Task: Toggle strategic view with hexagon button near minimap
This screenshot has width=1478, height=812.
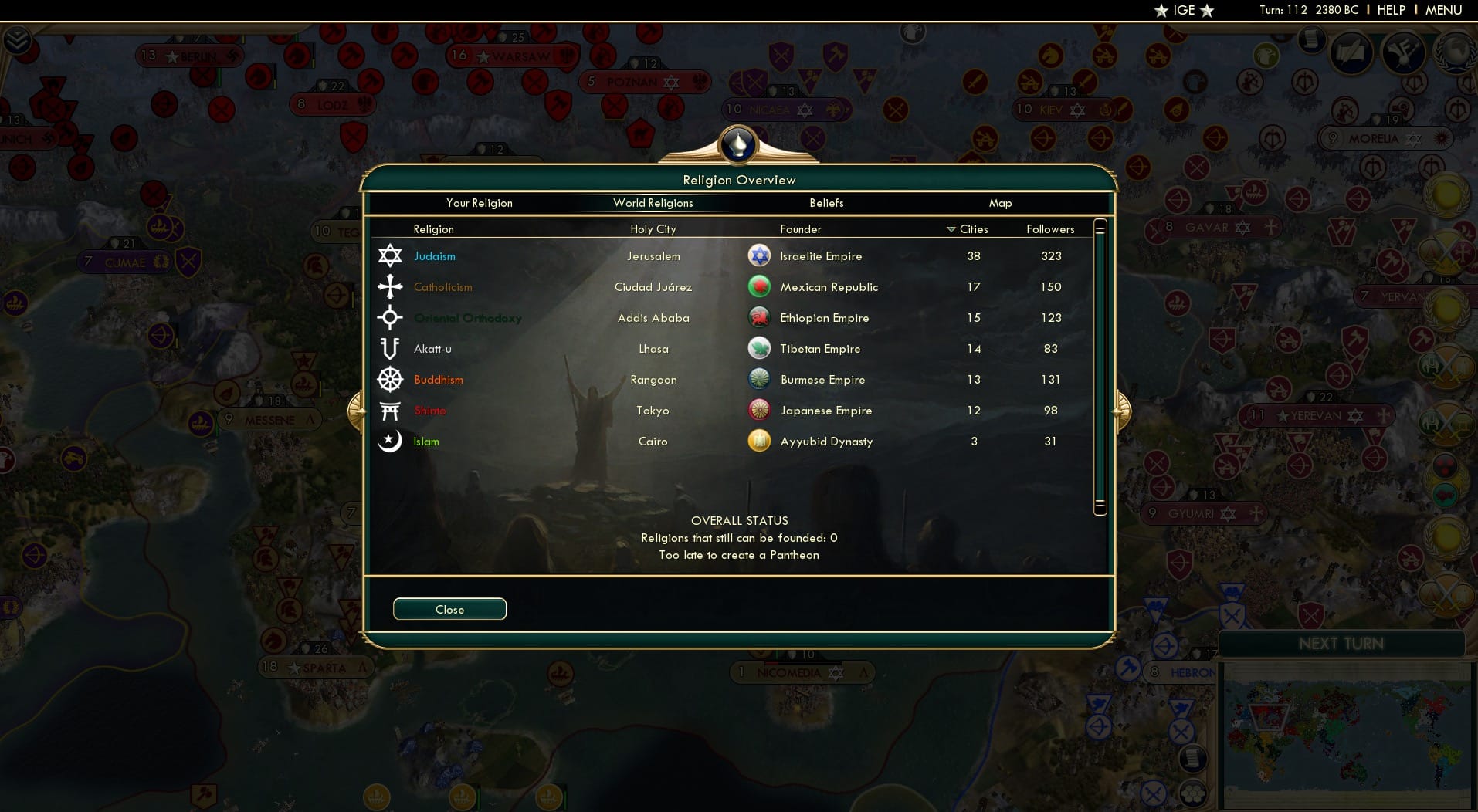Action: [1194, 792]
